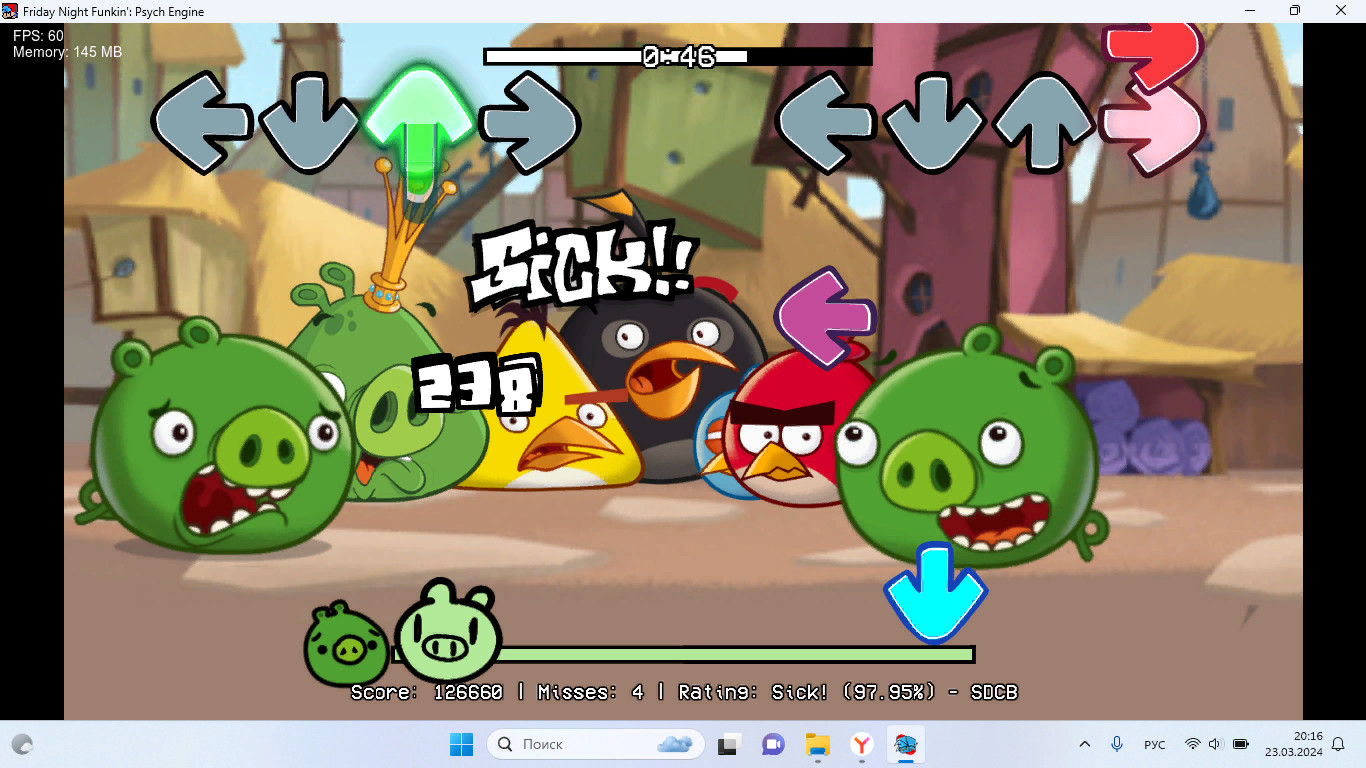Open notifications via the bell icon
Image resolution: width=1366 pixels, height=768 pixels.
(x=1338, y=744)
